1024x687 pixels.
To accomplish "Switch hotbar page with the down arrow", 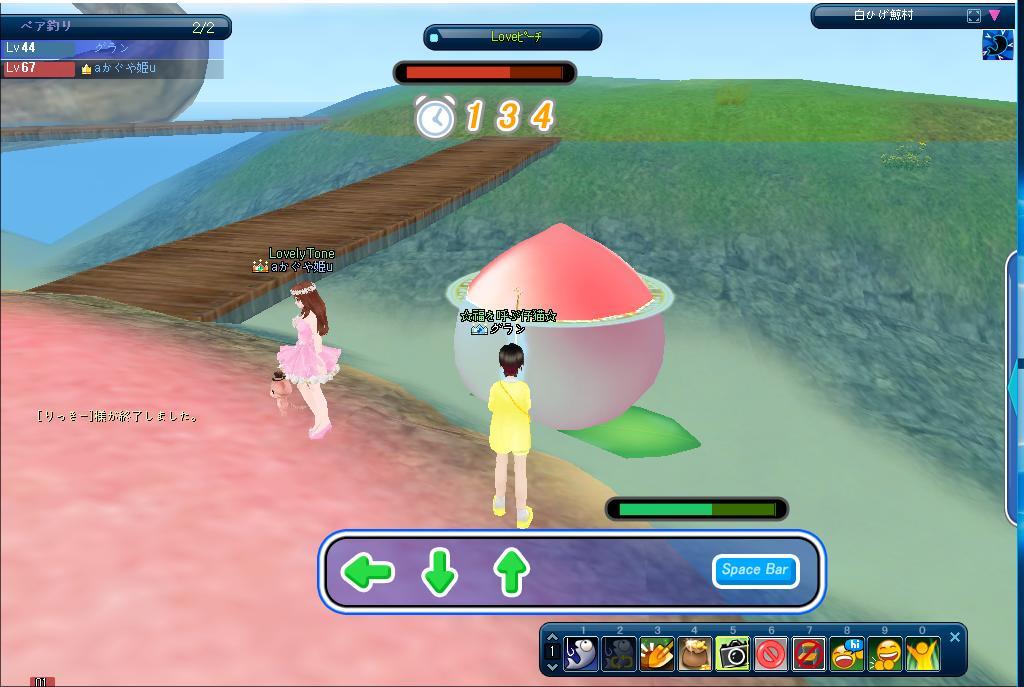I will click(553, 664).
